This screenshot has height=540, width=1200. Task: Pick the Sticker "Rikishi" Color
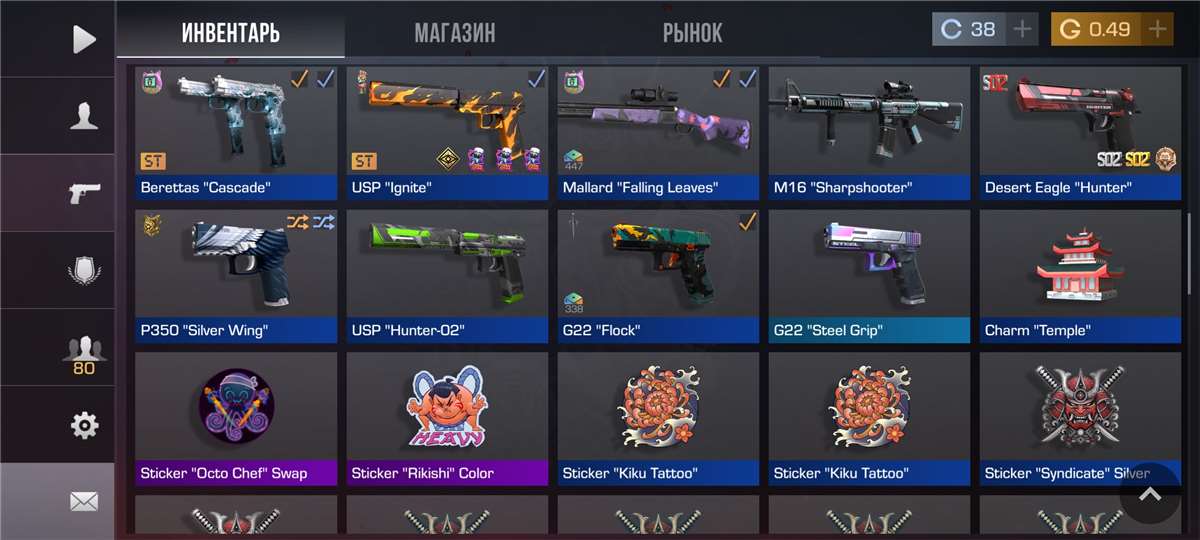[447, 418]
